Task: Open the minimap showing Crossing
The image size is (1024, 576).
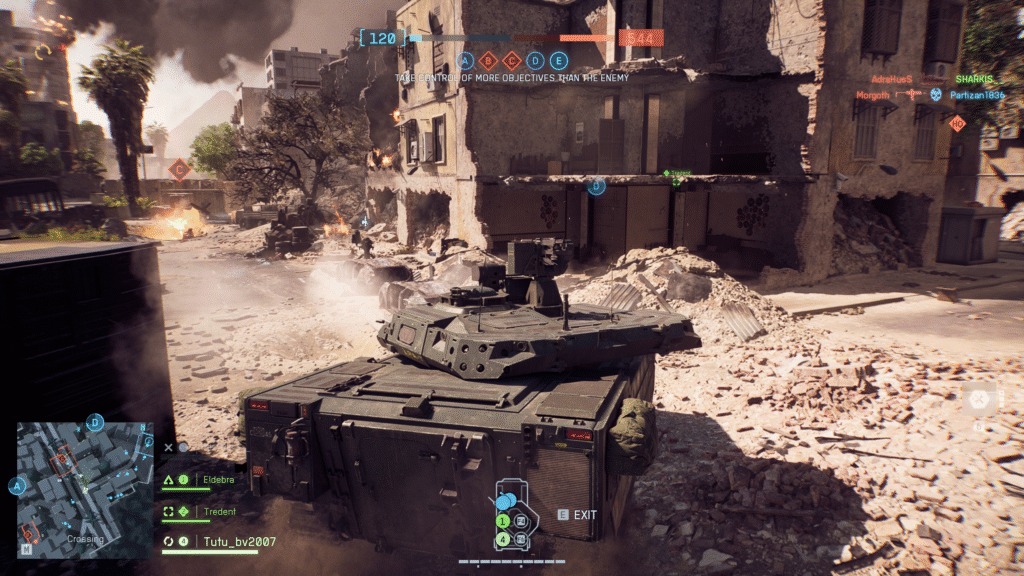Action: pyautogui.click(x=84, y=489)
